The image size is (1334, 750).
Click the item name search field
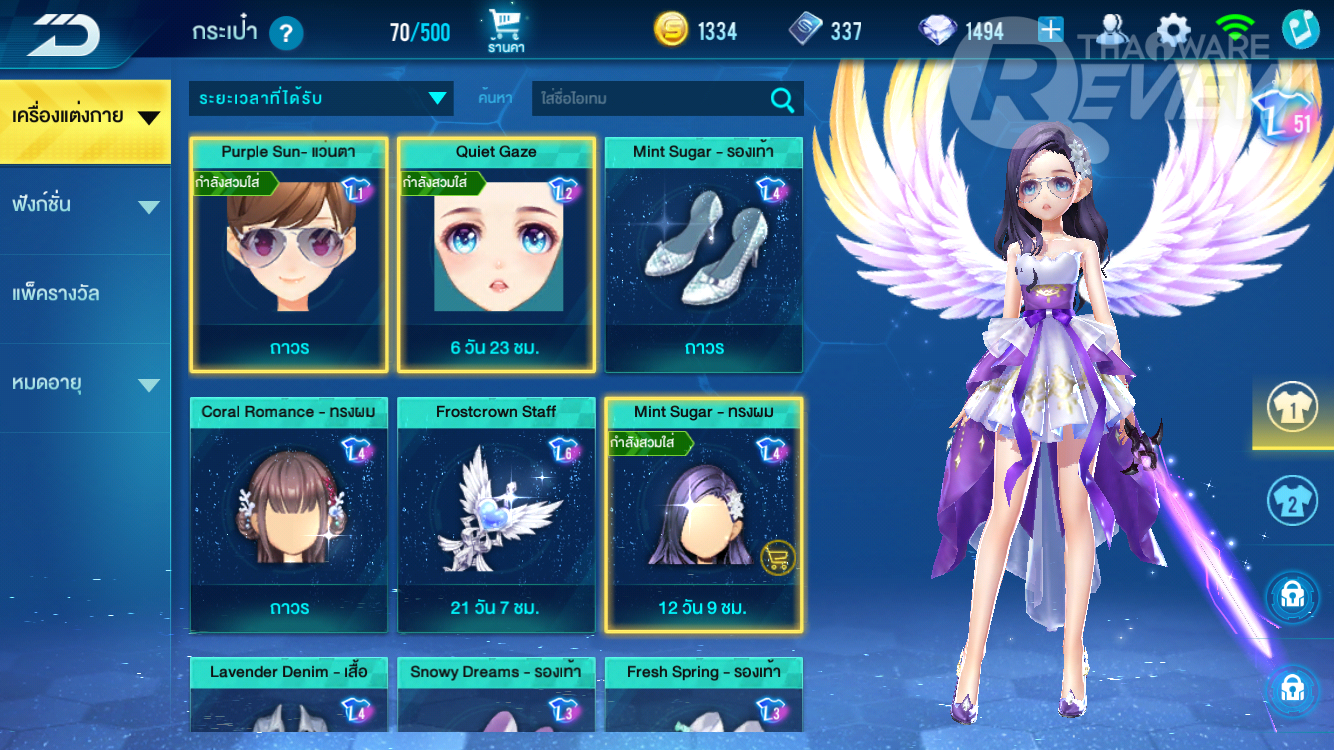click(x=650, y=99)
